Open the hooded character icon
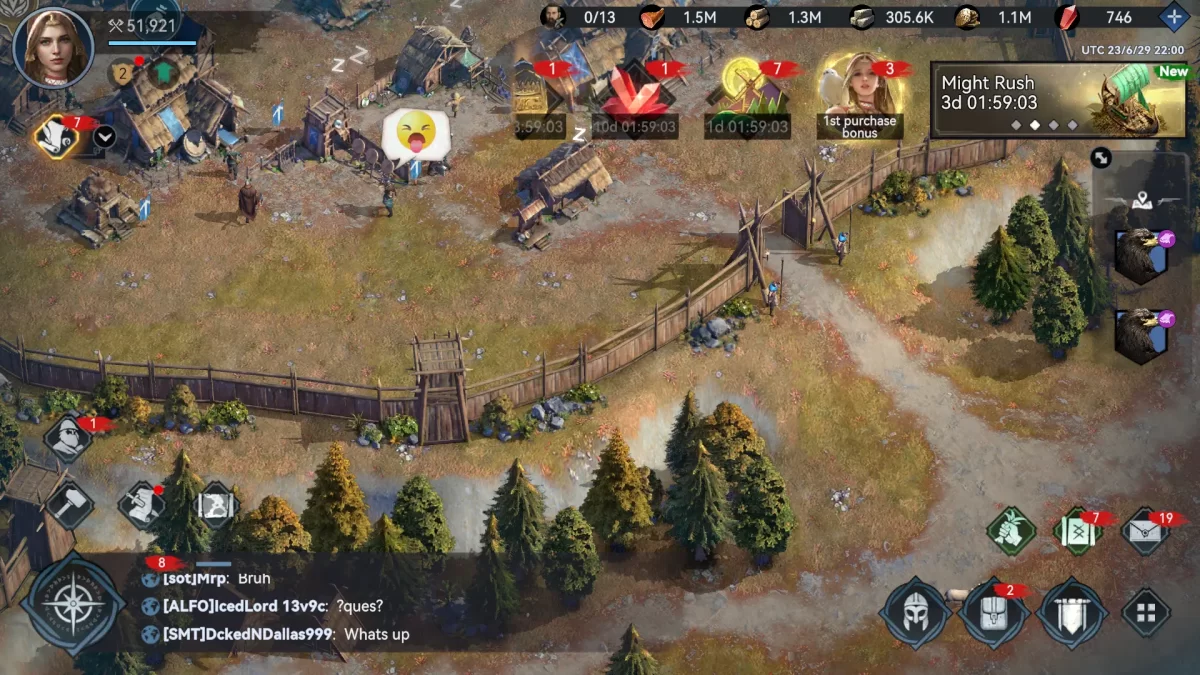This screenshot has width=1200, height=675. click(x=68, y=439)
